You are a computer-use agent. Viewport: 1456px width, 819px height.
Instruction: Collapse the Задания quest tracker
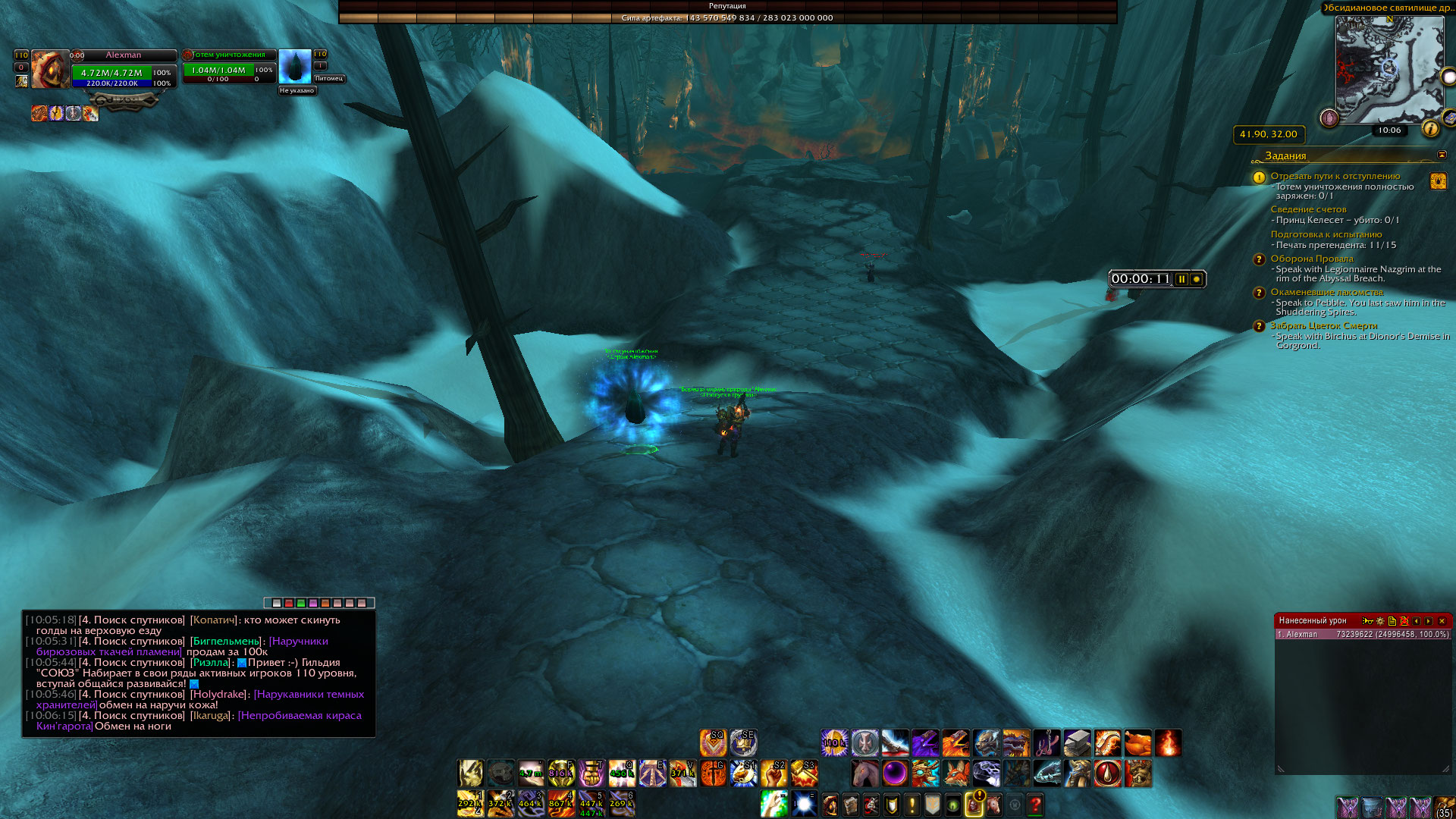point(1442,155)
